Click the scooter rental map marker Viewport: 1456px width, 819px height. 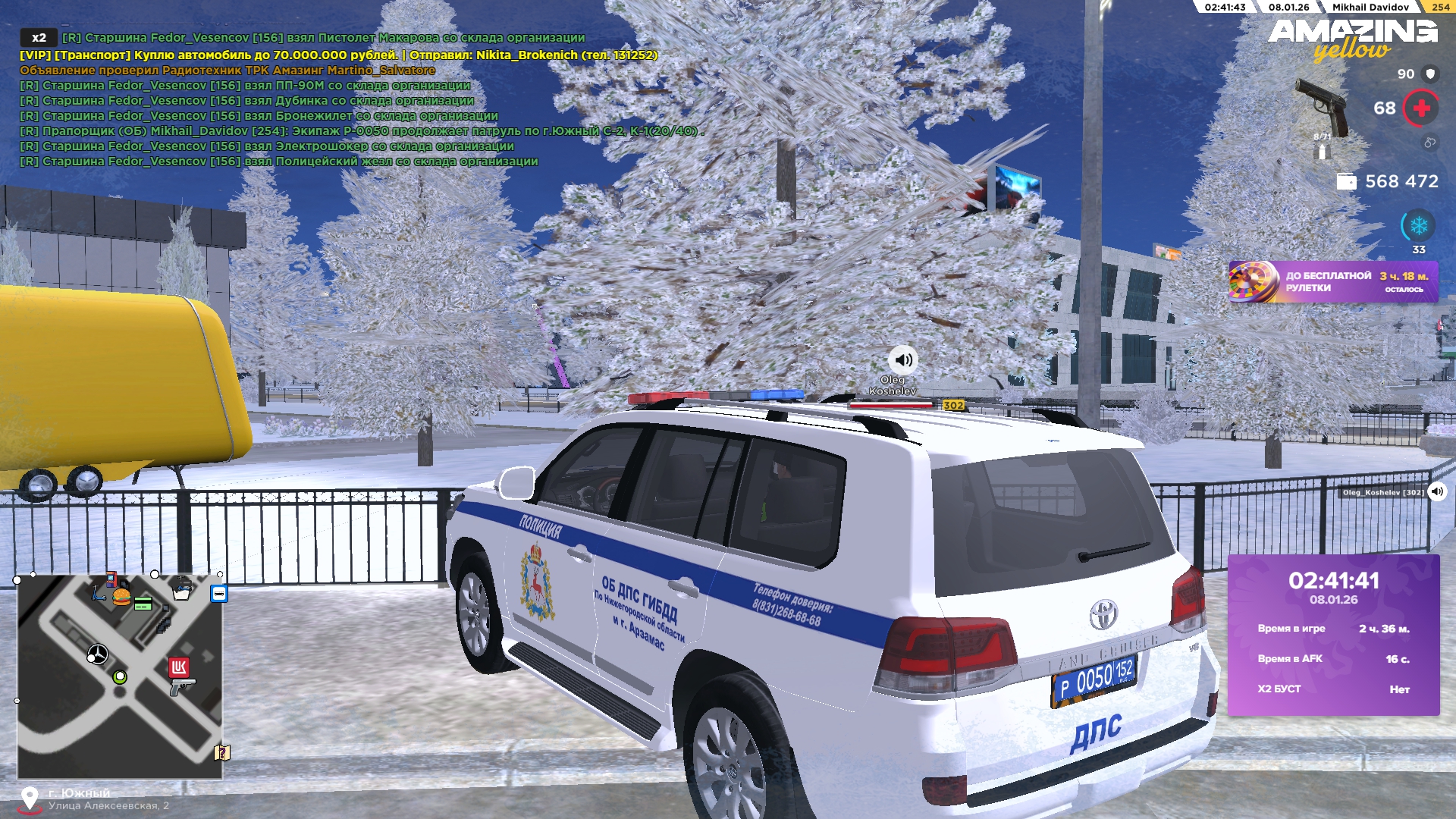99,593
